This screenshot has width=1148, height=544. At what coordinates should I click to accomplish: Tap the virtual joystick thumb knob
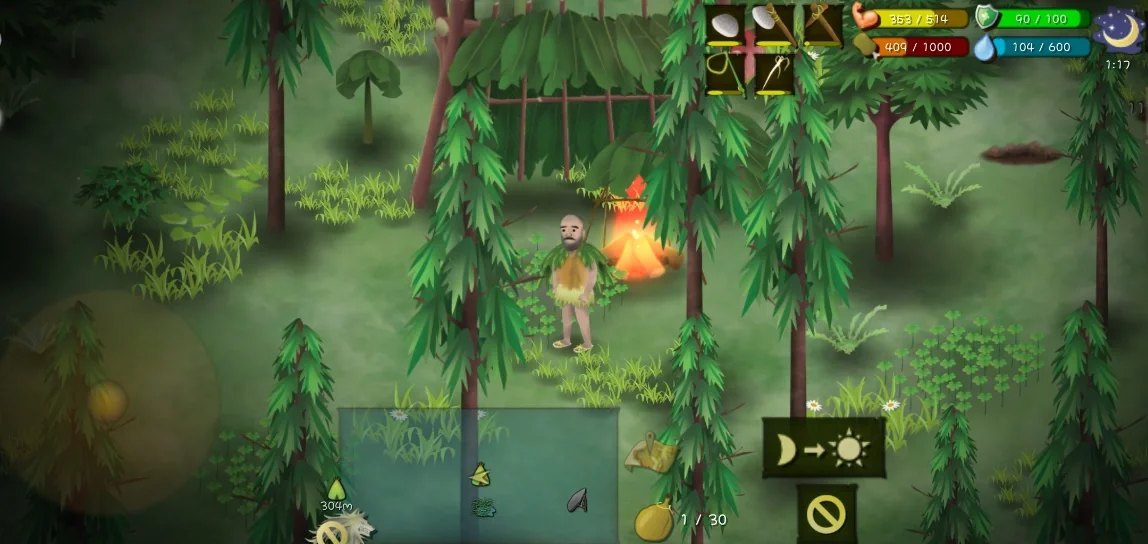pos(107,401)
